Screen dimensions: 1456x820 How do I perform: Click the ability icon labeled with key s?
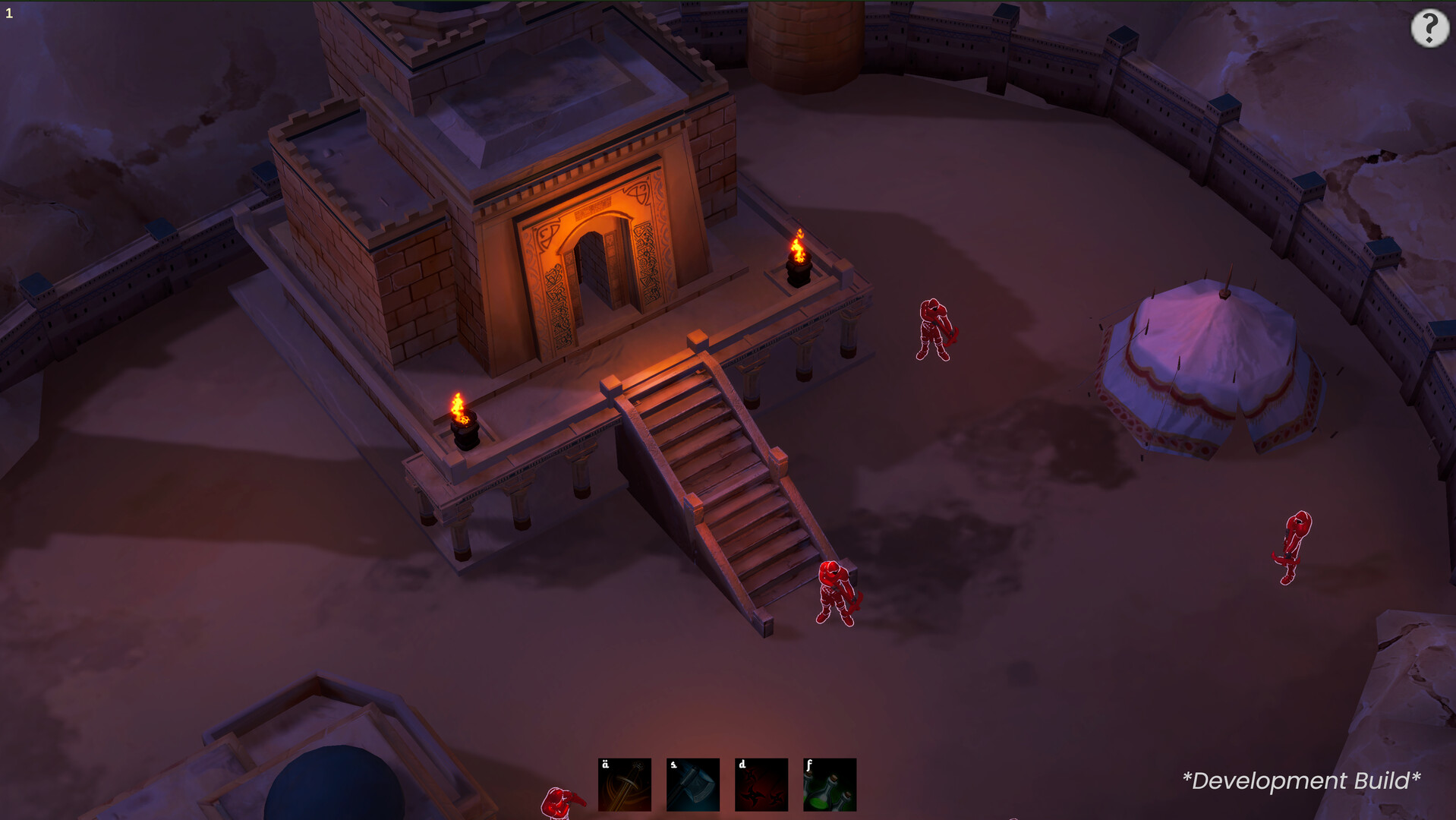(x=692, y=784)
